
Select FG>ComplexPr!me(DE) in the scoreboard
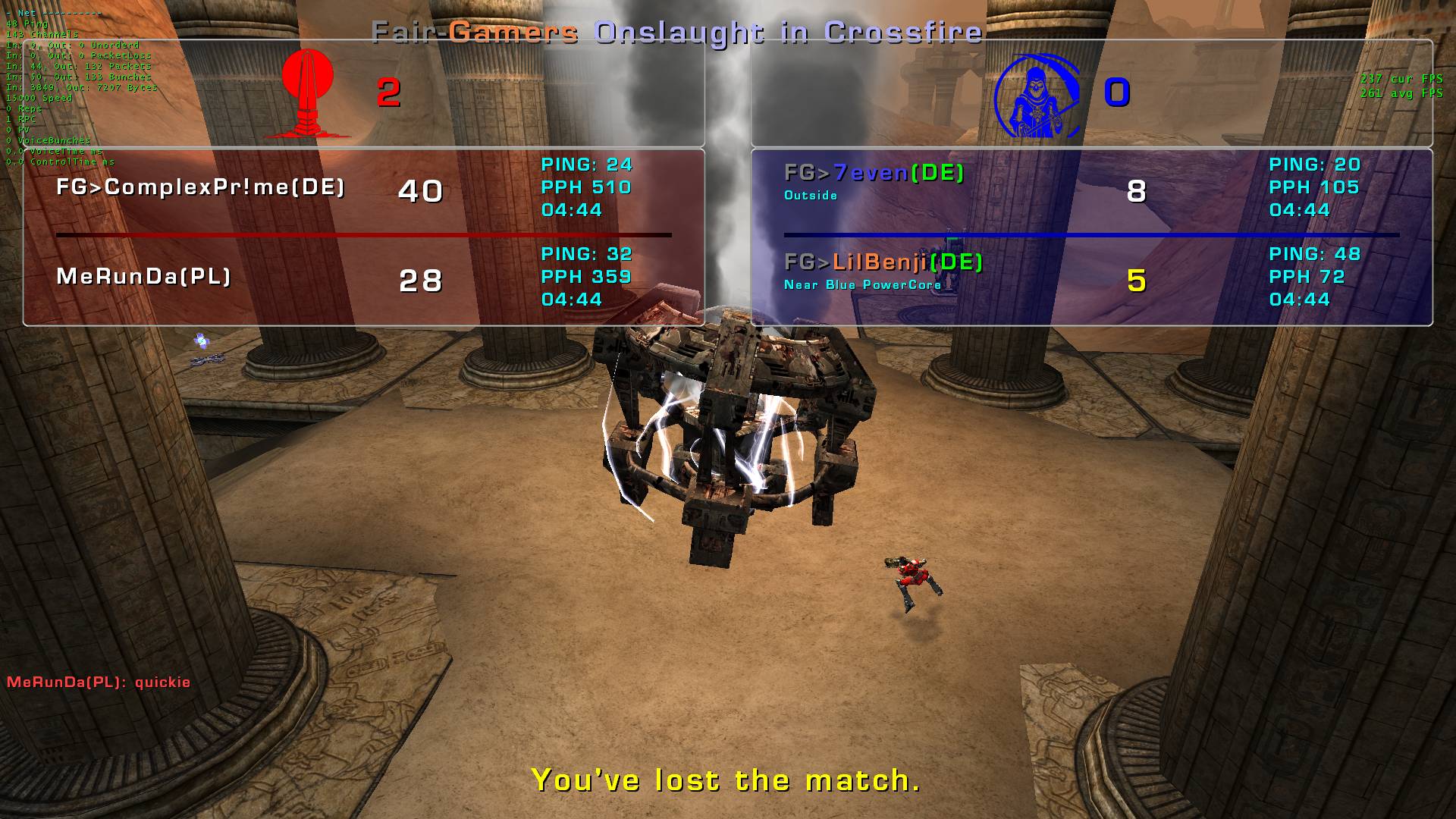click(x=201, y=187)
